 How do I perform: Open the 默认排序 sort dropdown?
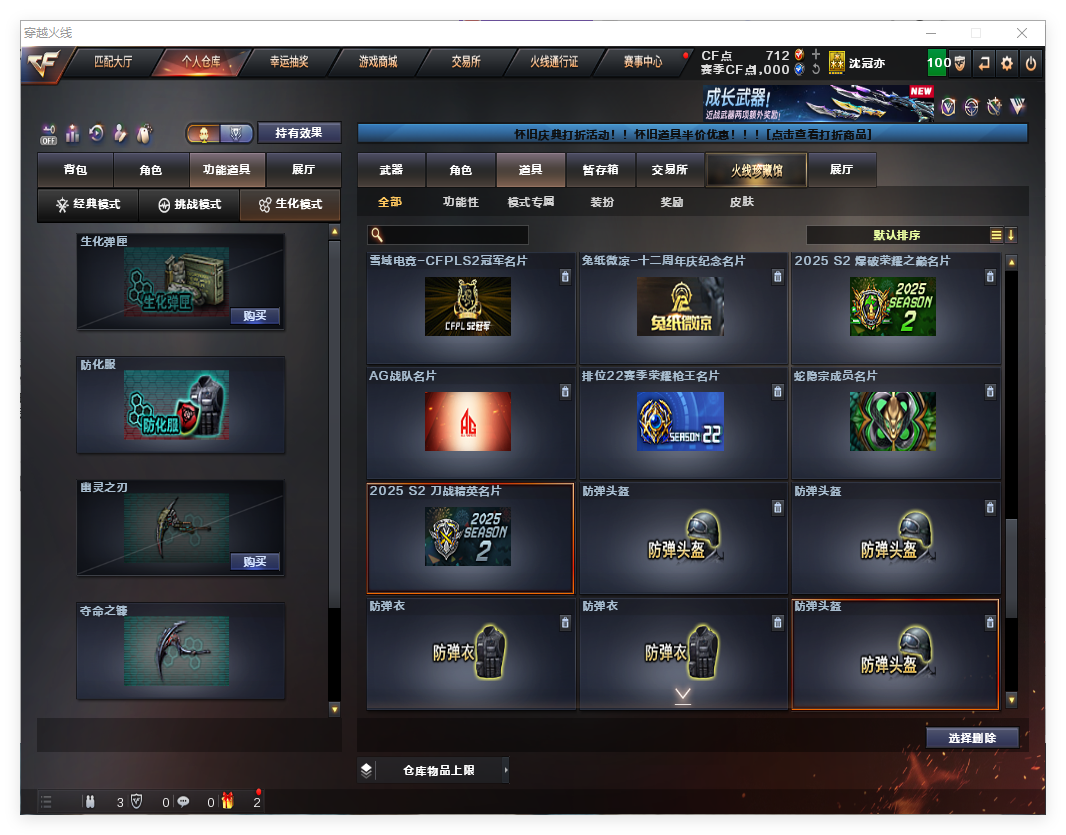click(896, 235)
